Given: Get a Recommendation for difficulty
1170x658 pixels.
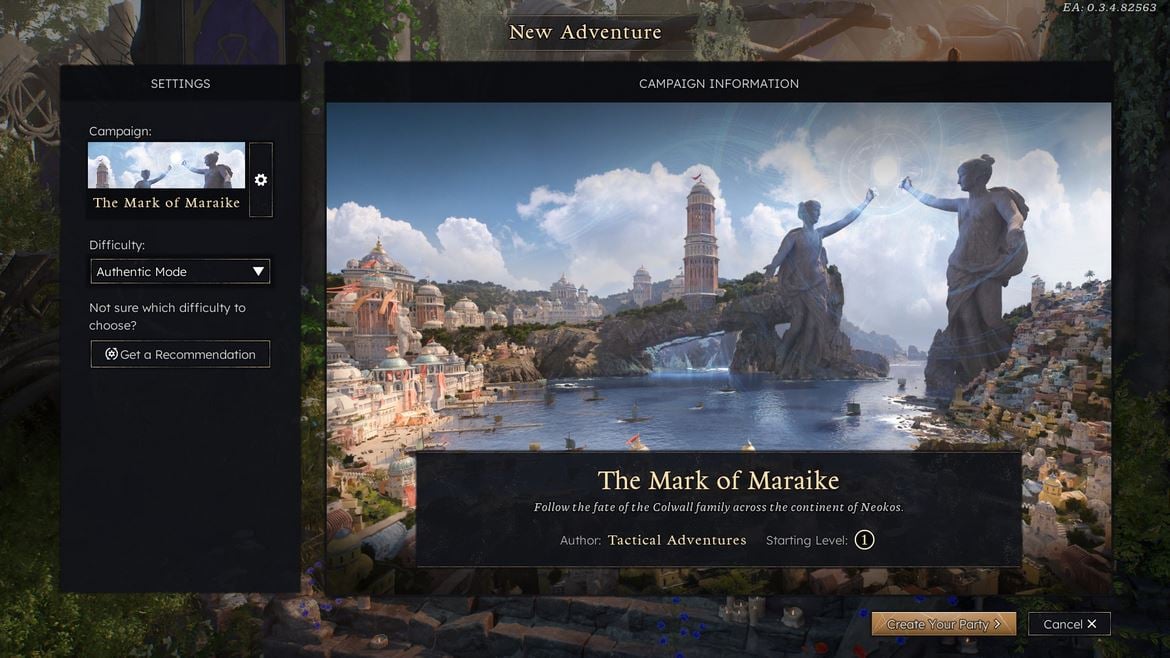Looking at the screenshot, I should [x=180, y=354].
